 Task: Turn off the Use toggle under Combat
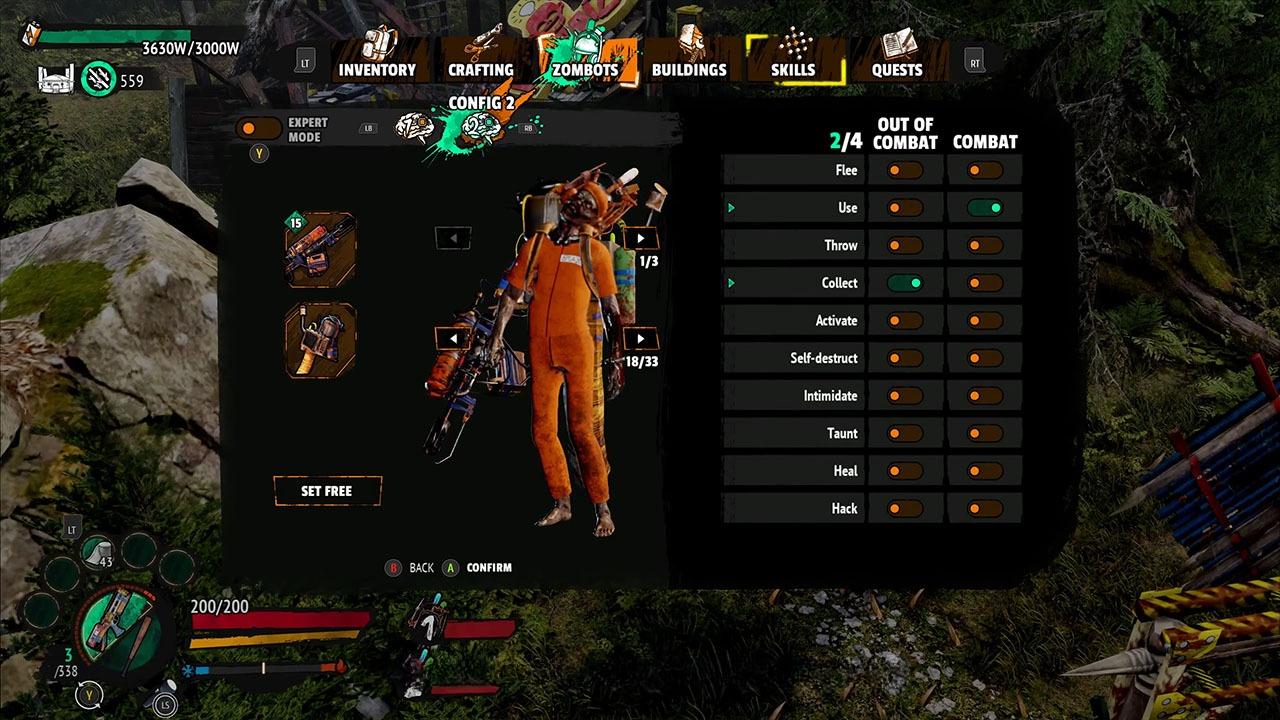click(x=984, y=207)
